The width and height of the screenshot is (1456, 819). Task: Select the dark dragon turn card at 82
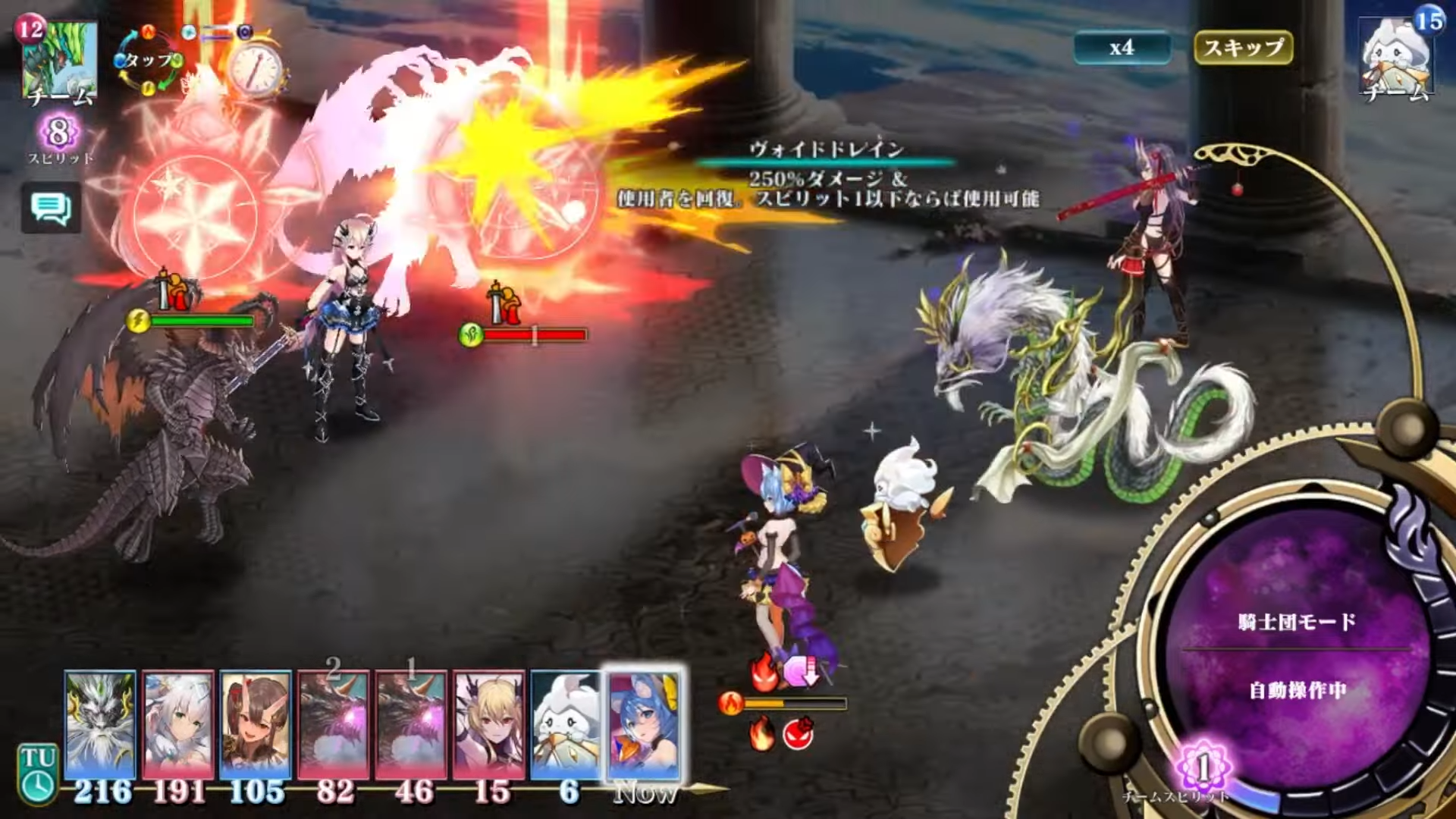[x=334, y=724]
